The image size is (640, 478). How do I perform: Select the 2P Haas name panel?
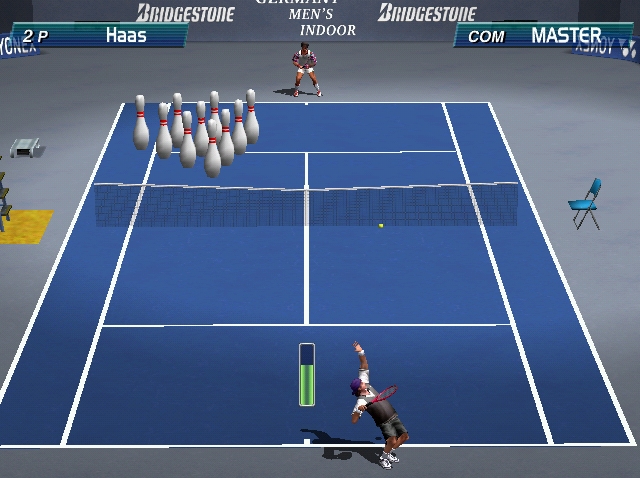tap(98, 36)
